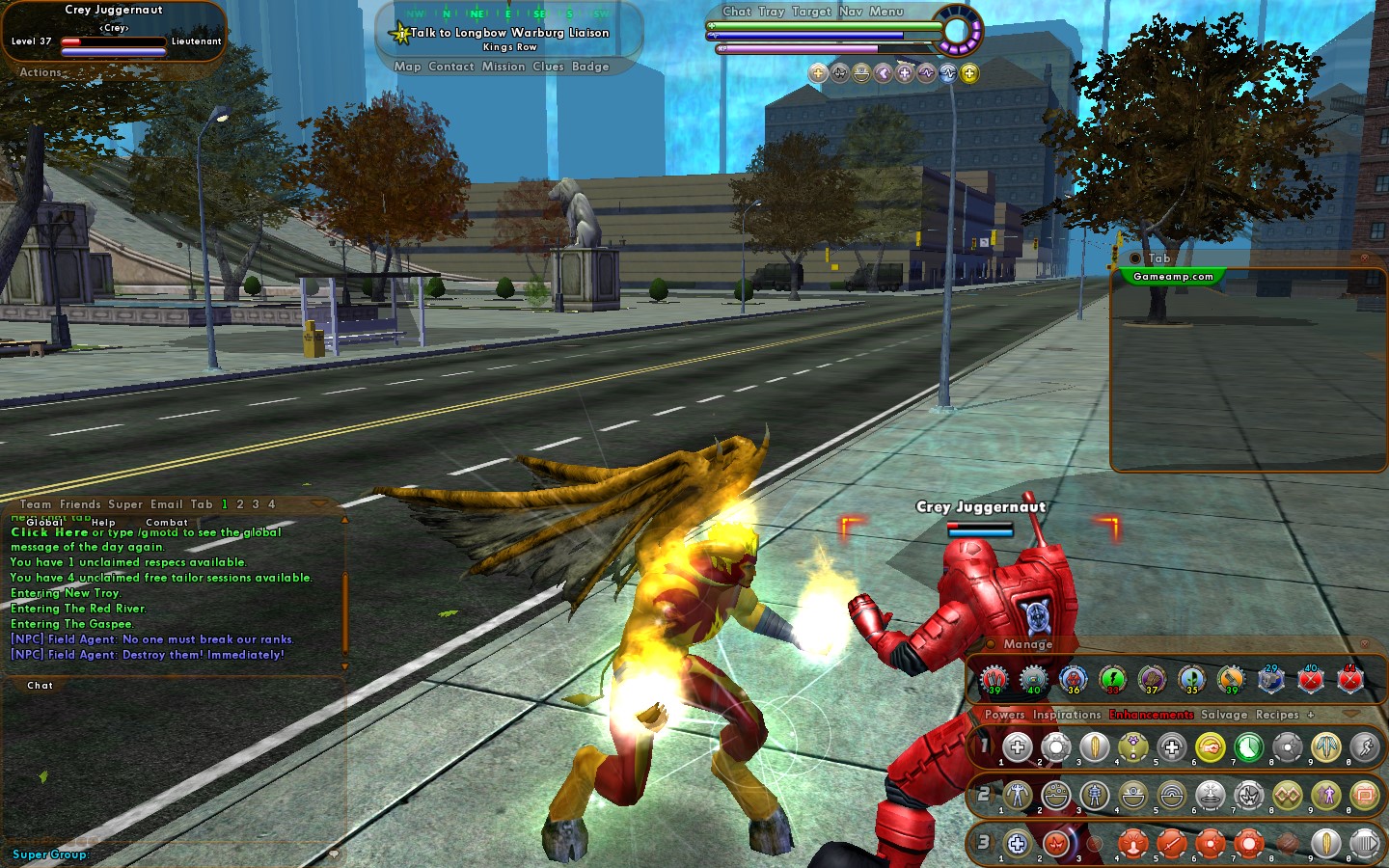Switch to the Friends tab
Screen dimensions: 1389x868
coord(80,504)
